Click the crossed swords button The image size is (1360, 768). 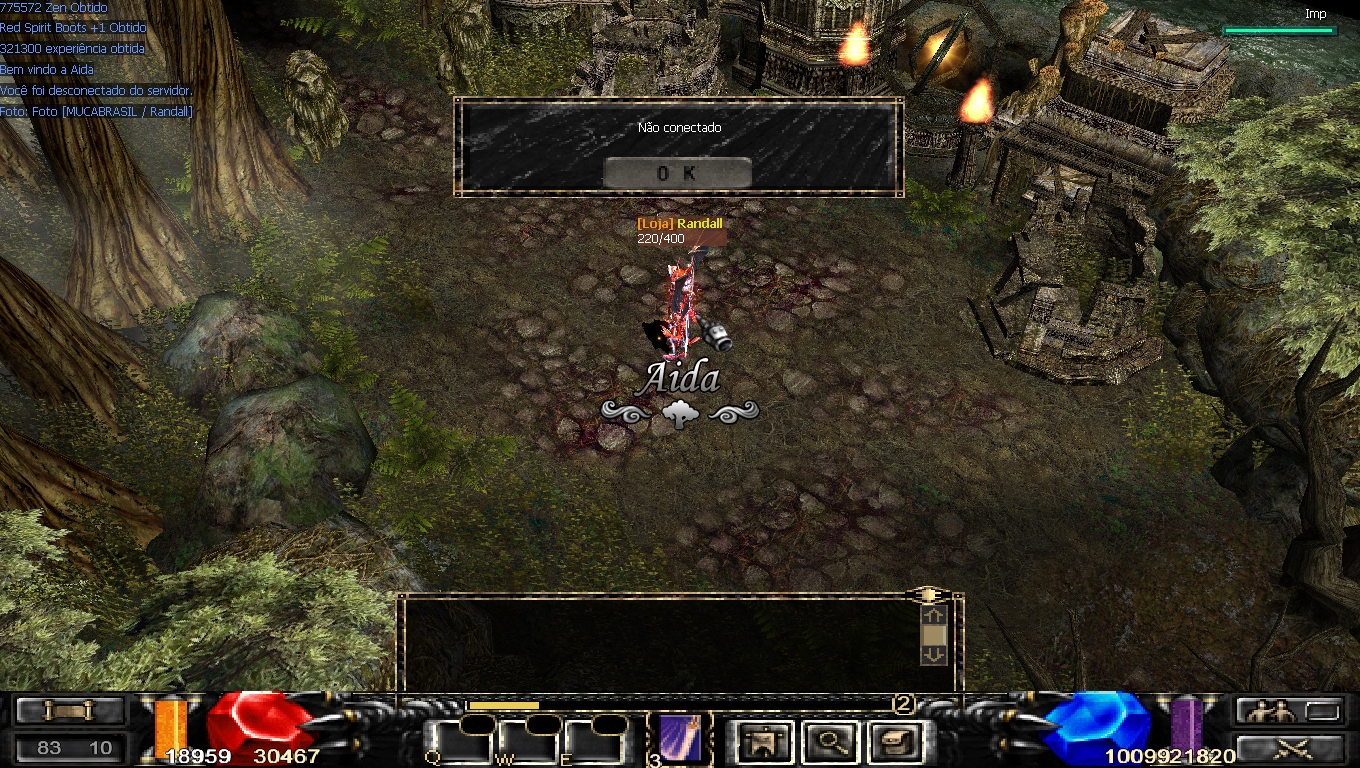point(1289,748)
